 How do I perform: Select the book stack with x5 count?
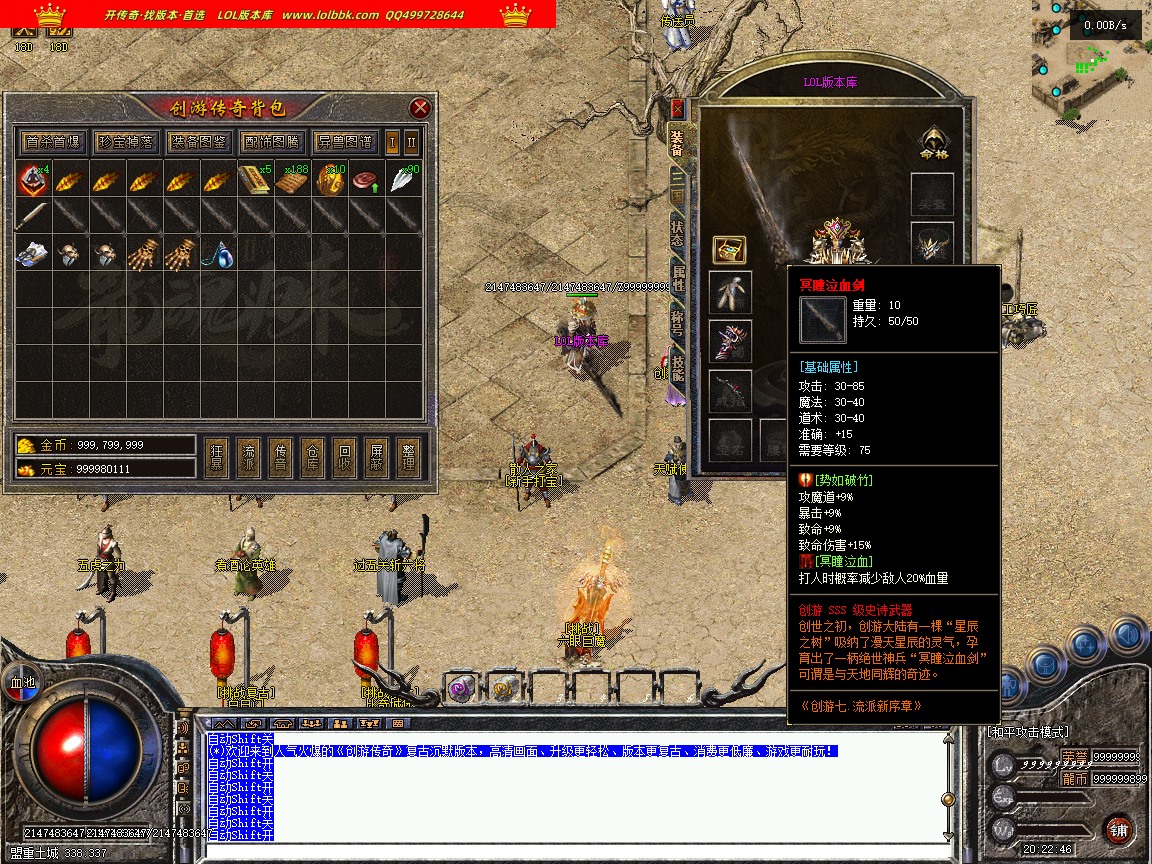pyautogui.click(x=255, y=180)
